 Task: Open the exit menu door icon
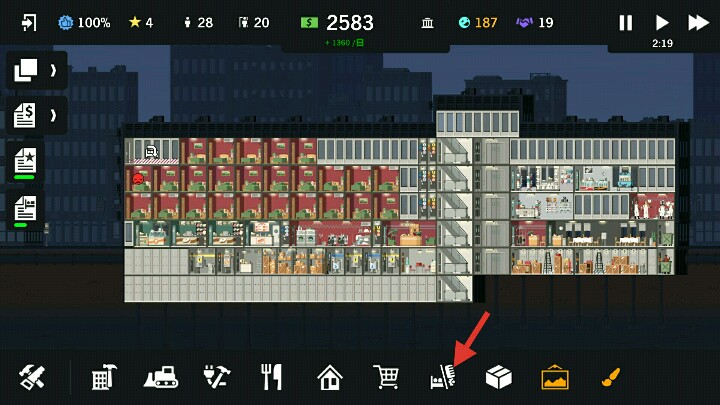(x=28, y=22)
